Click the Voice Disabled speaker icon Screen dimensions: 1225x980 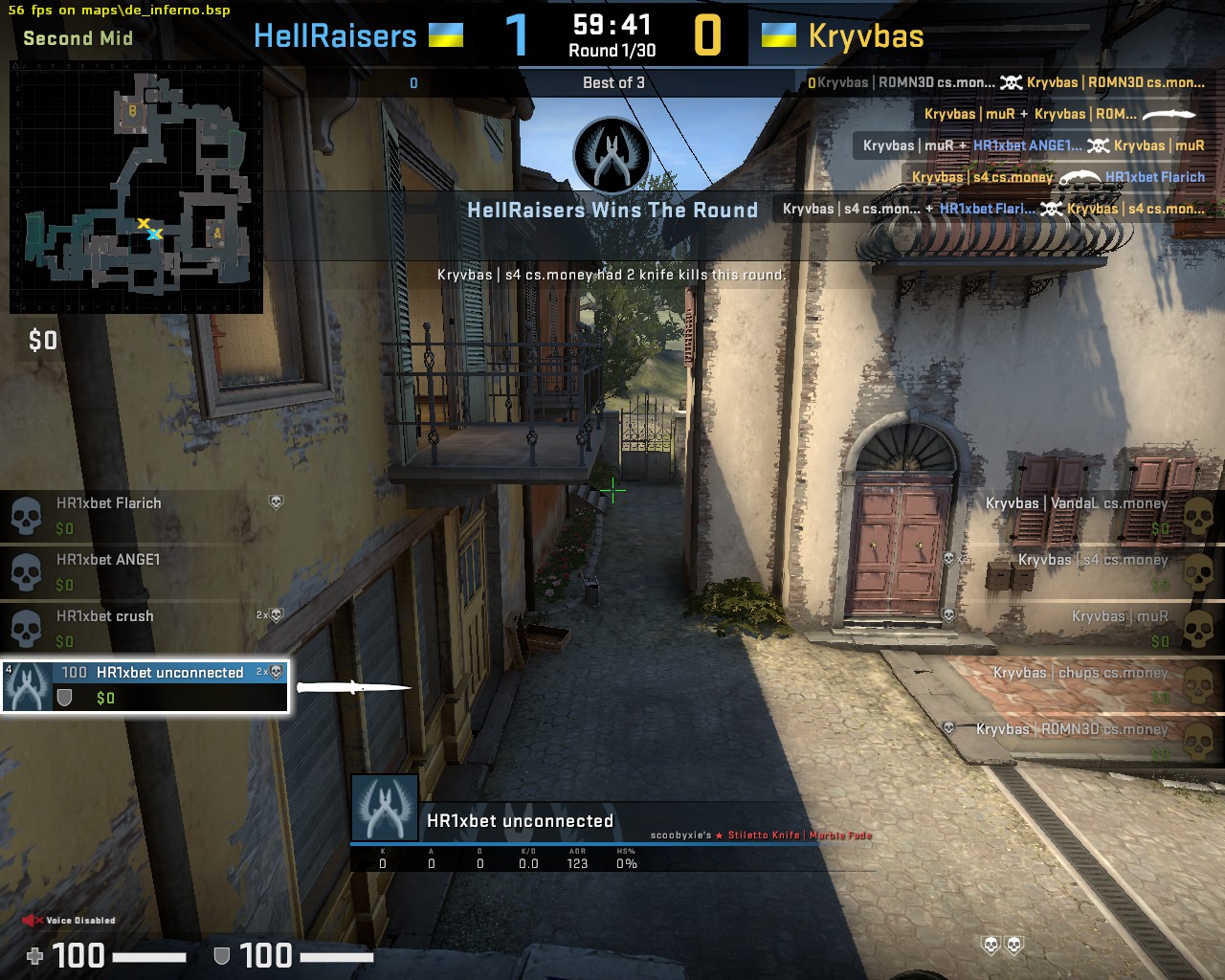click(x=33, y=921)
